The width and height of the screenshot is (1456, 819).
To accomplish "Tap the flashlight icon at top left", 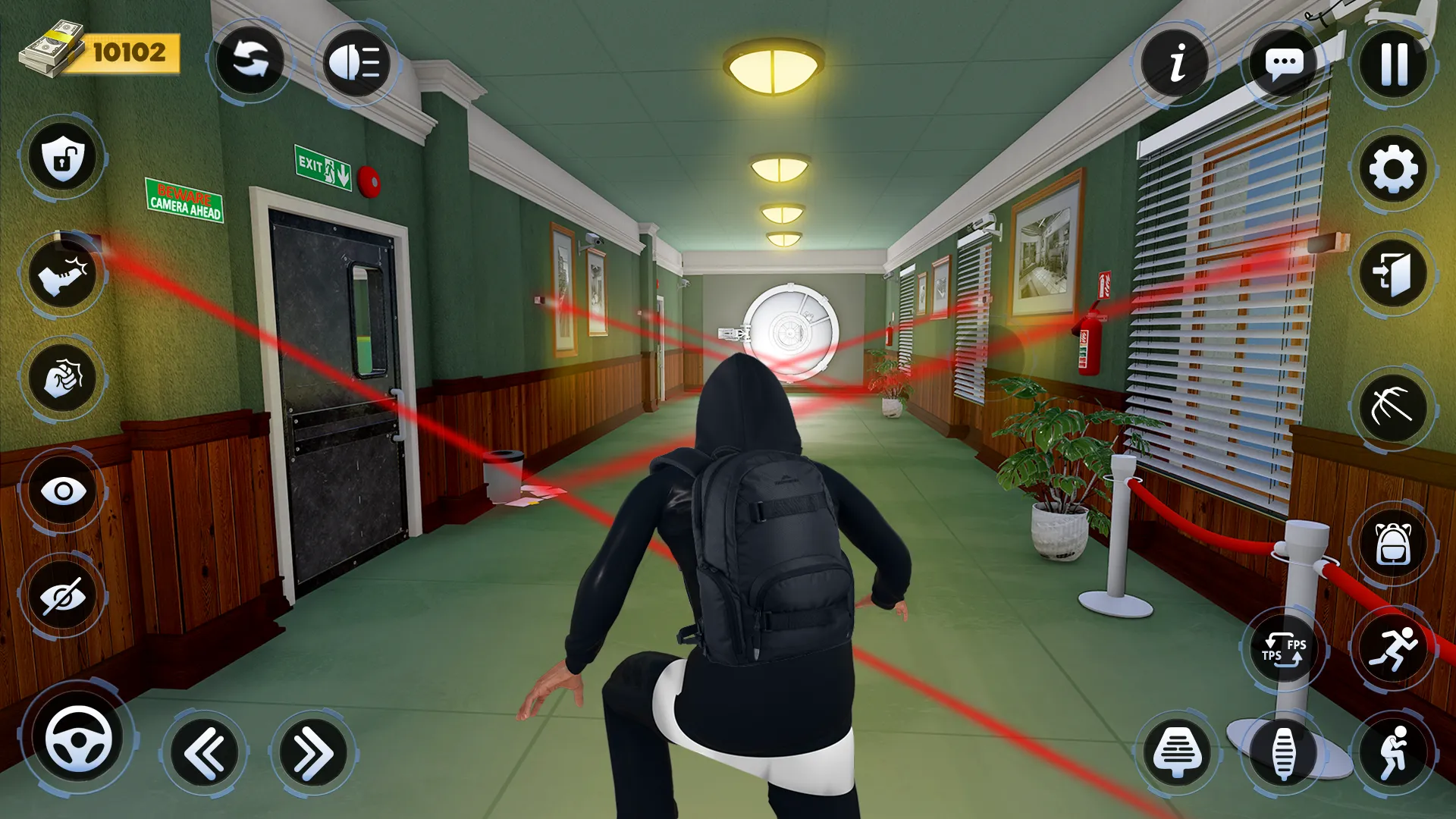I will point(355,64).
